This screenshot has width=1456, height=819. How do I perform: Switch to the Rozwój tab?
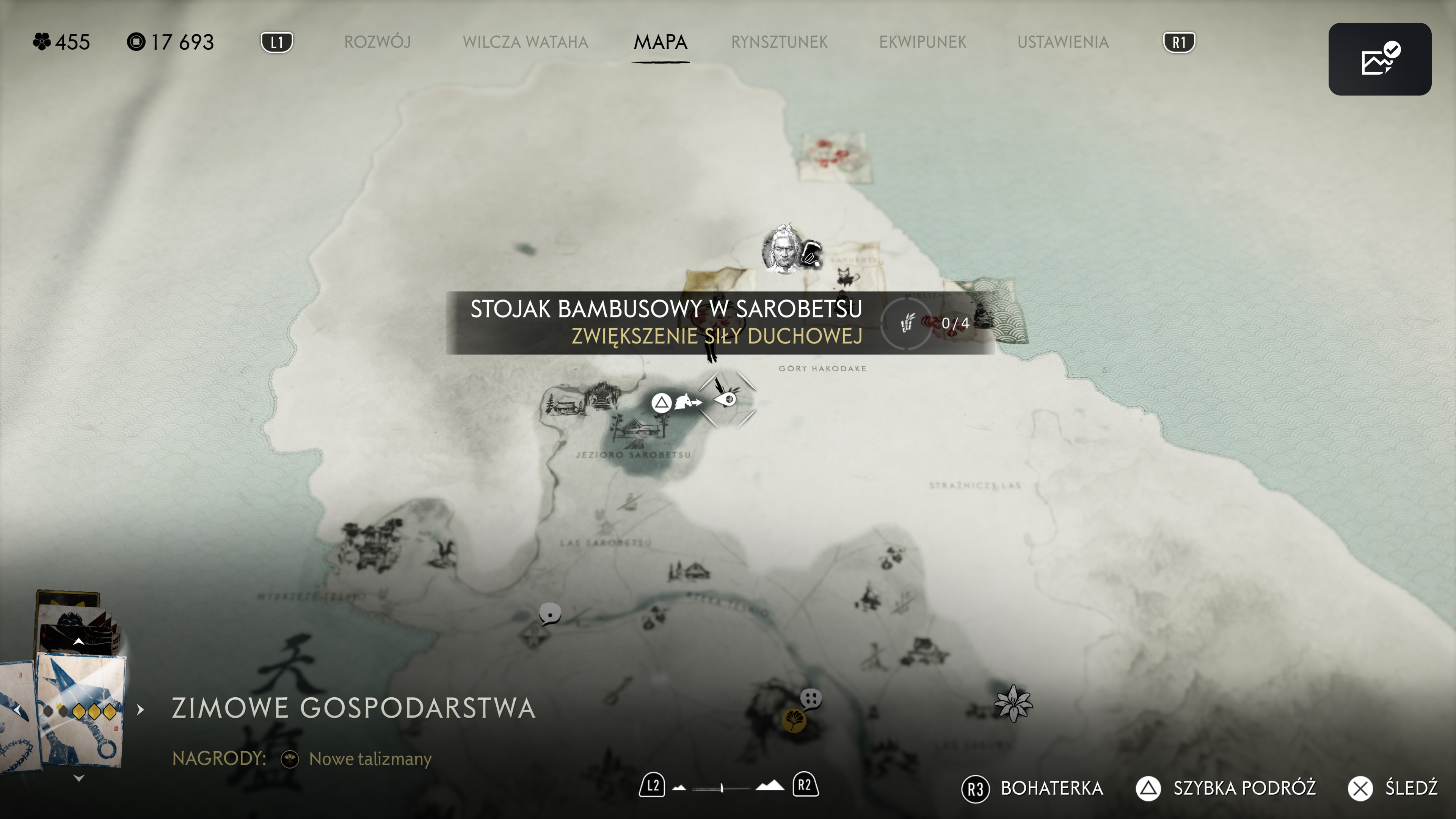pyautogui.click(x=377, y=42)
